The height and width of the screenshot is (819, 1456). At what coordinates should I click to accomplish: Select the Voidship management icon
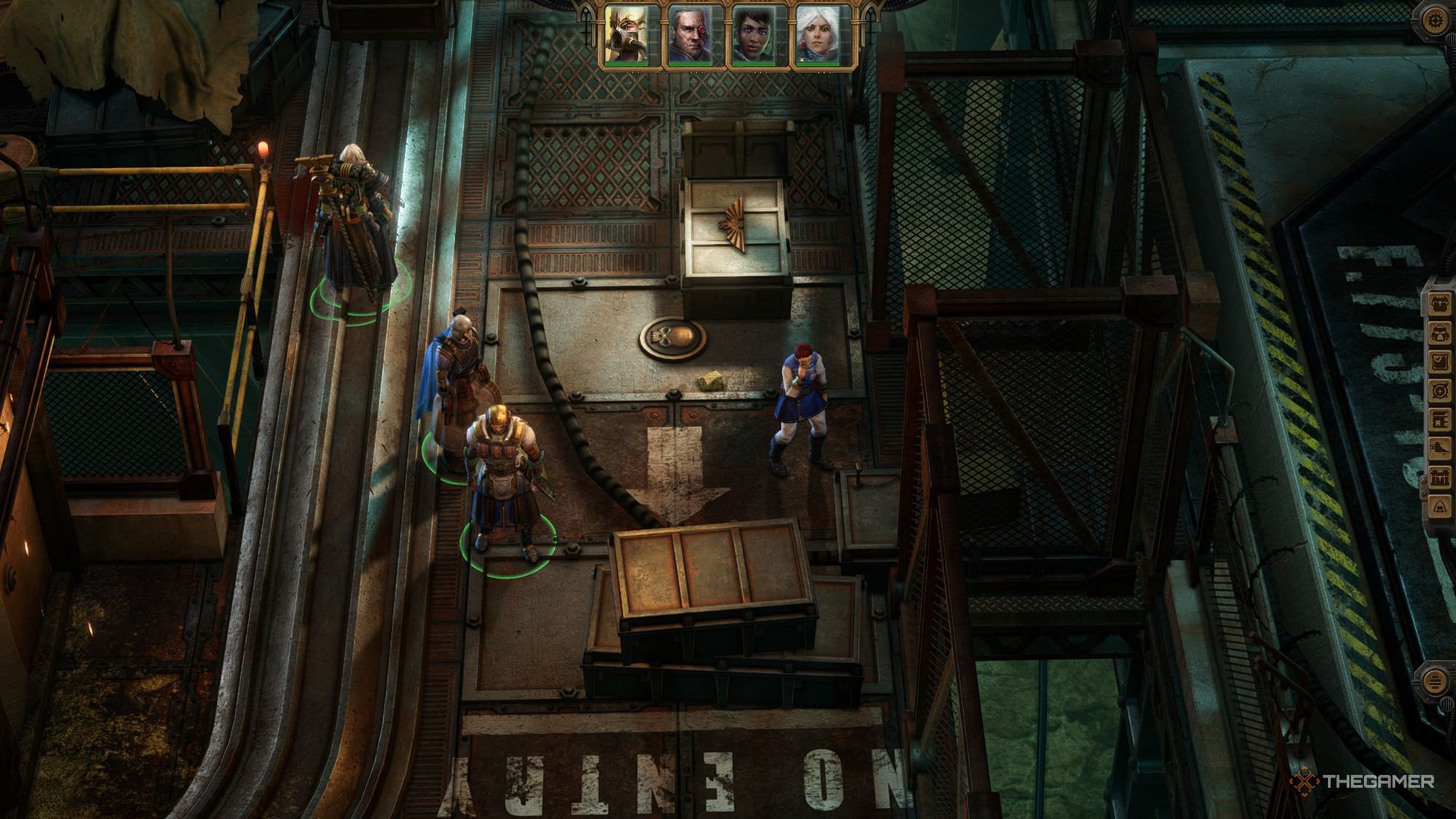coord(1439,446)
